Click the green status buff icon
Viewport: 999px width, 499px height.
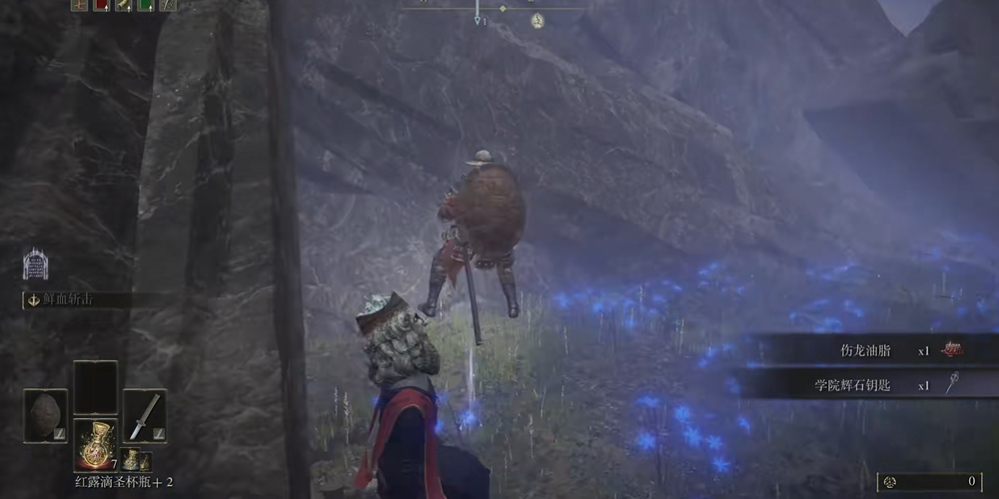point(145,5)
